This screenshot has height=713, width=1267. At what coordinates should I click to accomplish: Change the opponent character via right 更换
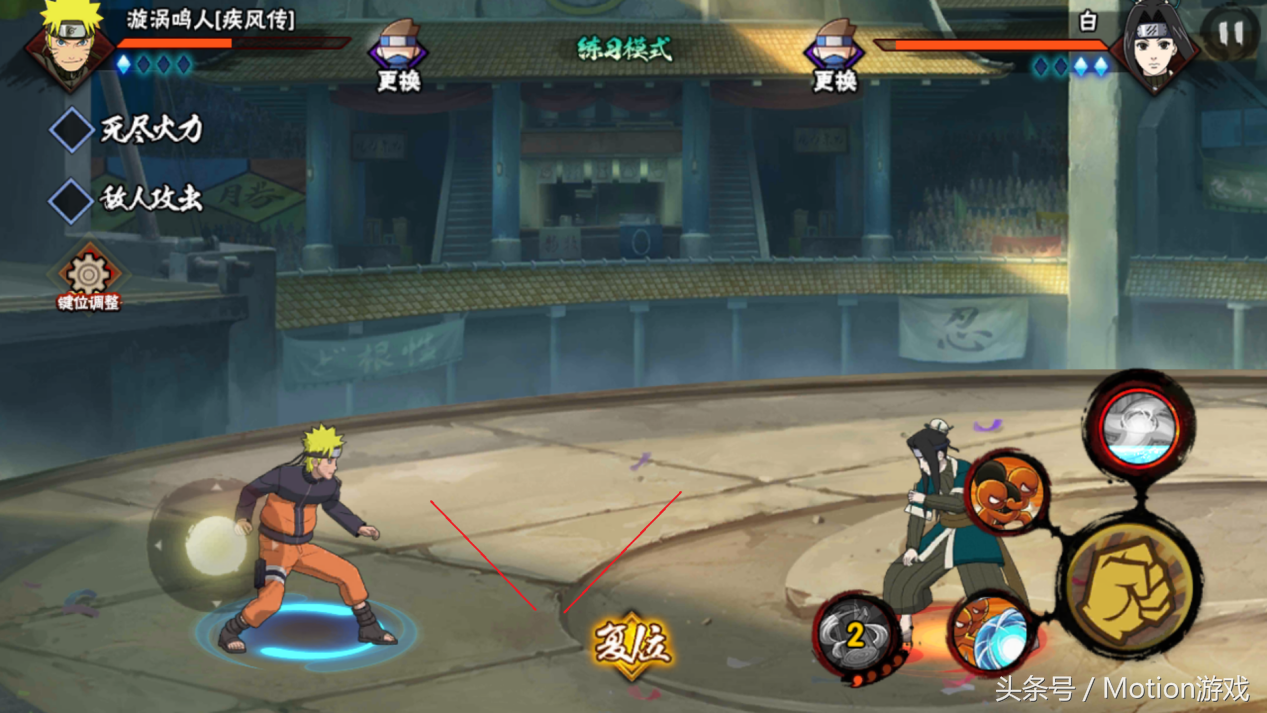click(x=834, y=56)
